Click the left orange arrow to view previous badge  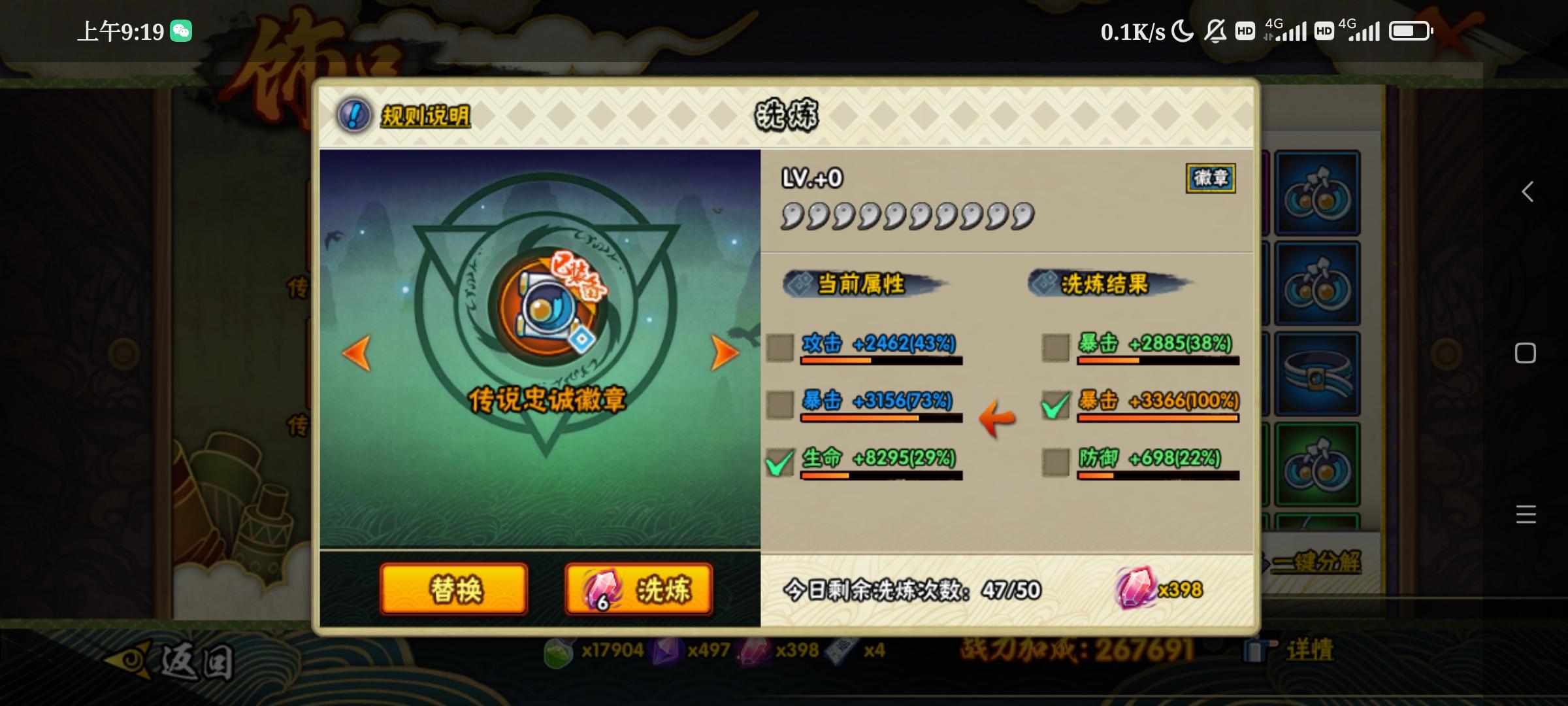click(x=356, y=352)
